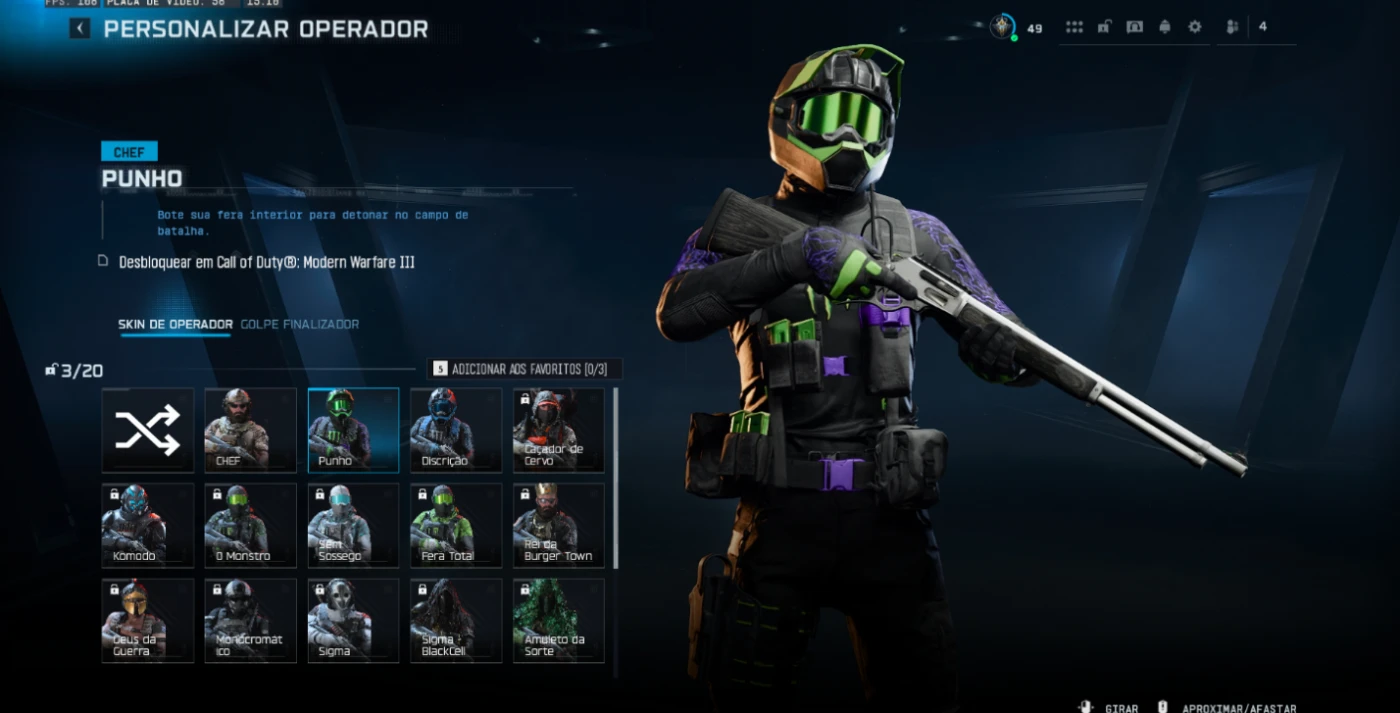The height and width of the screenshot is (713, 1400).
Task: Choose the Deus da Guerra skin
Action: (x=148, y=620)
